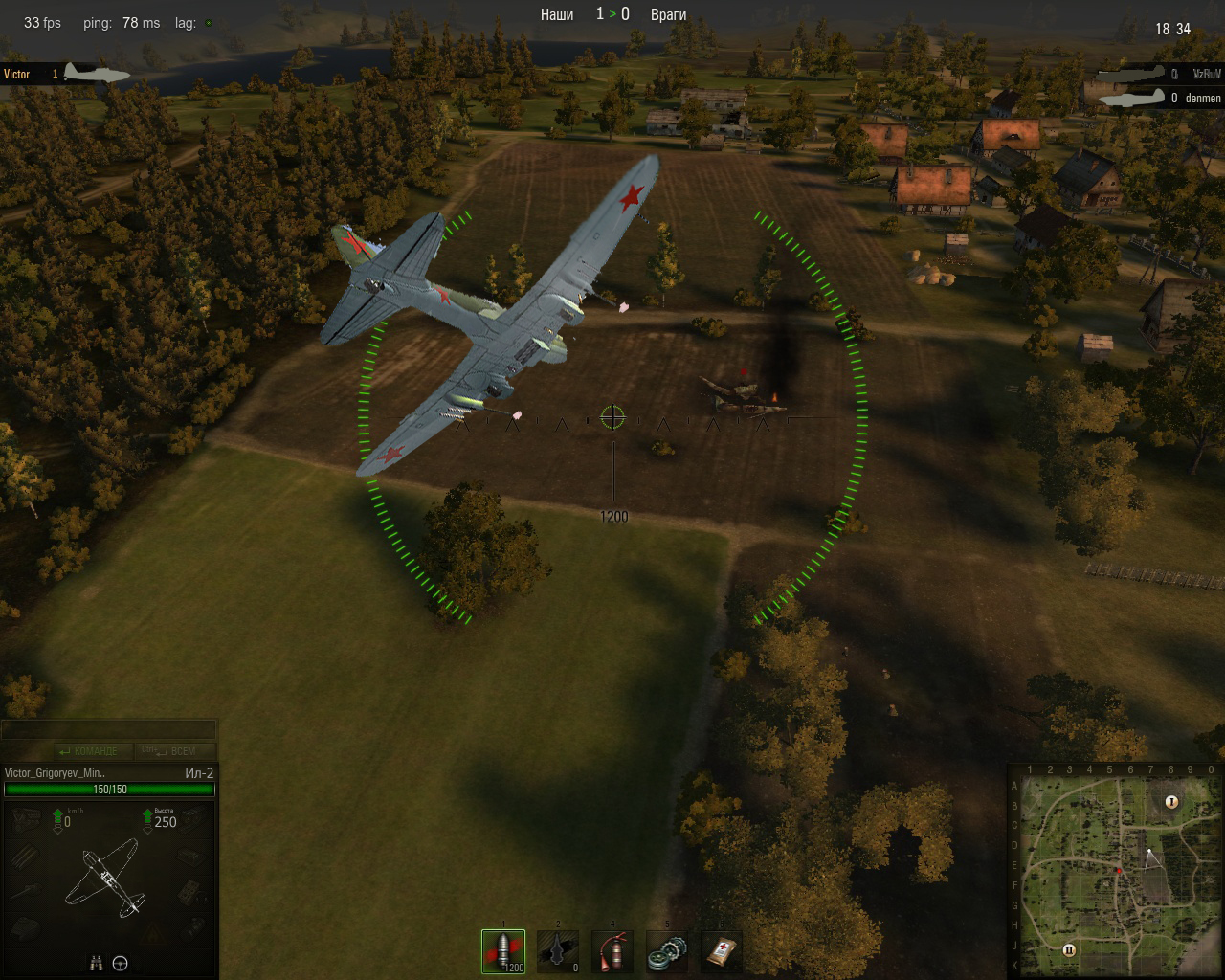
Task: Select Victor in the allied team list
Action: coord(17,74)
